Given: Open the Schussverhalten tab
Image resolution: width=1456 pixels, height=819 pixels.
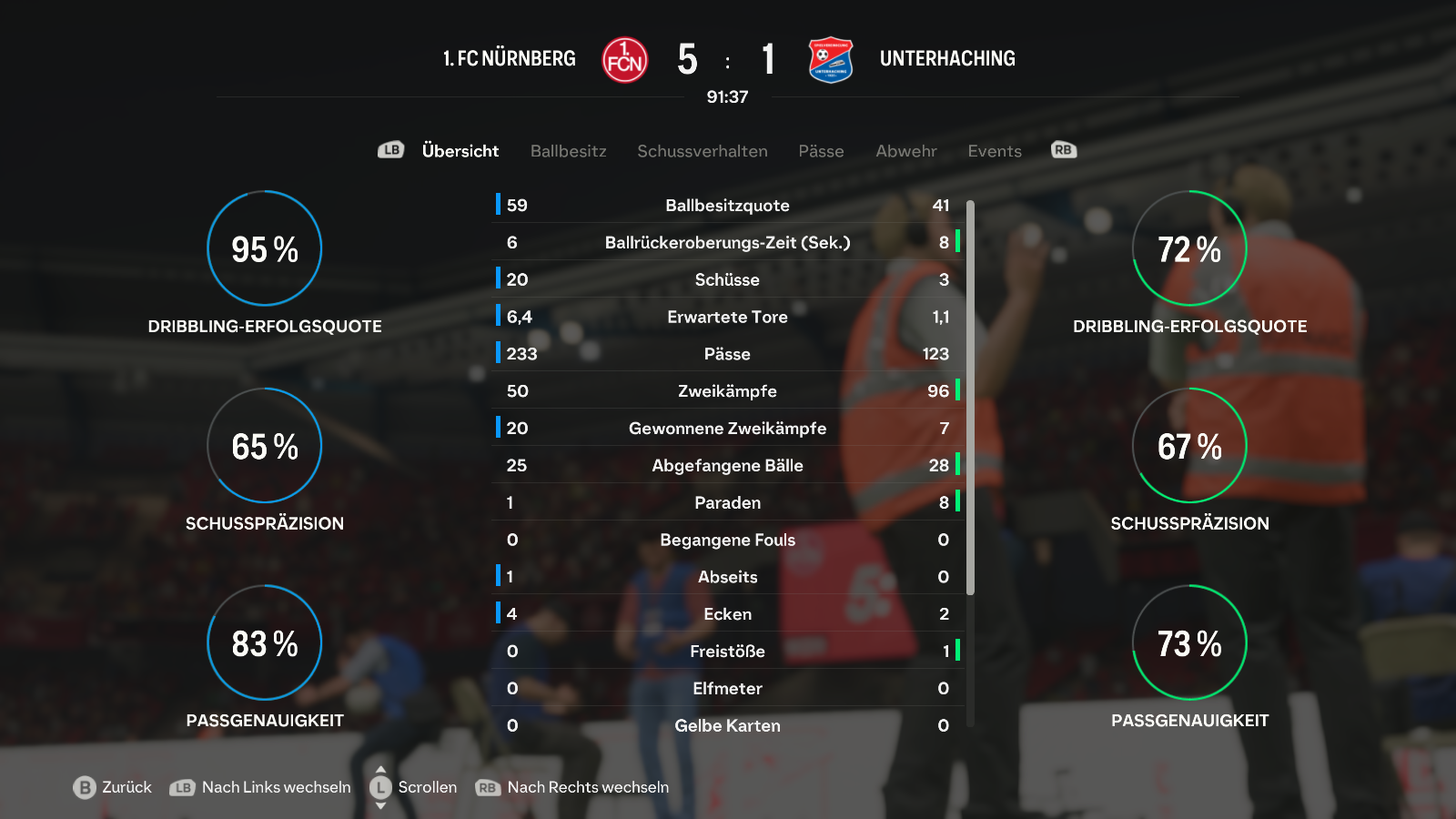Looking at the screenshot, I should (x=702, y=151).
